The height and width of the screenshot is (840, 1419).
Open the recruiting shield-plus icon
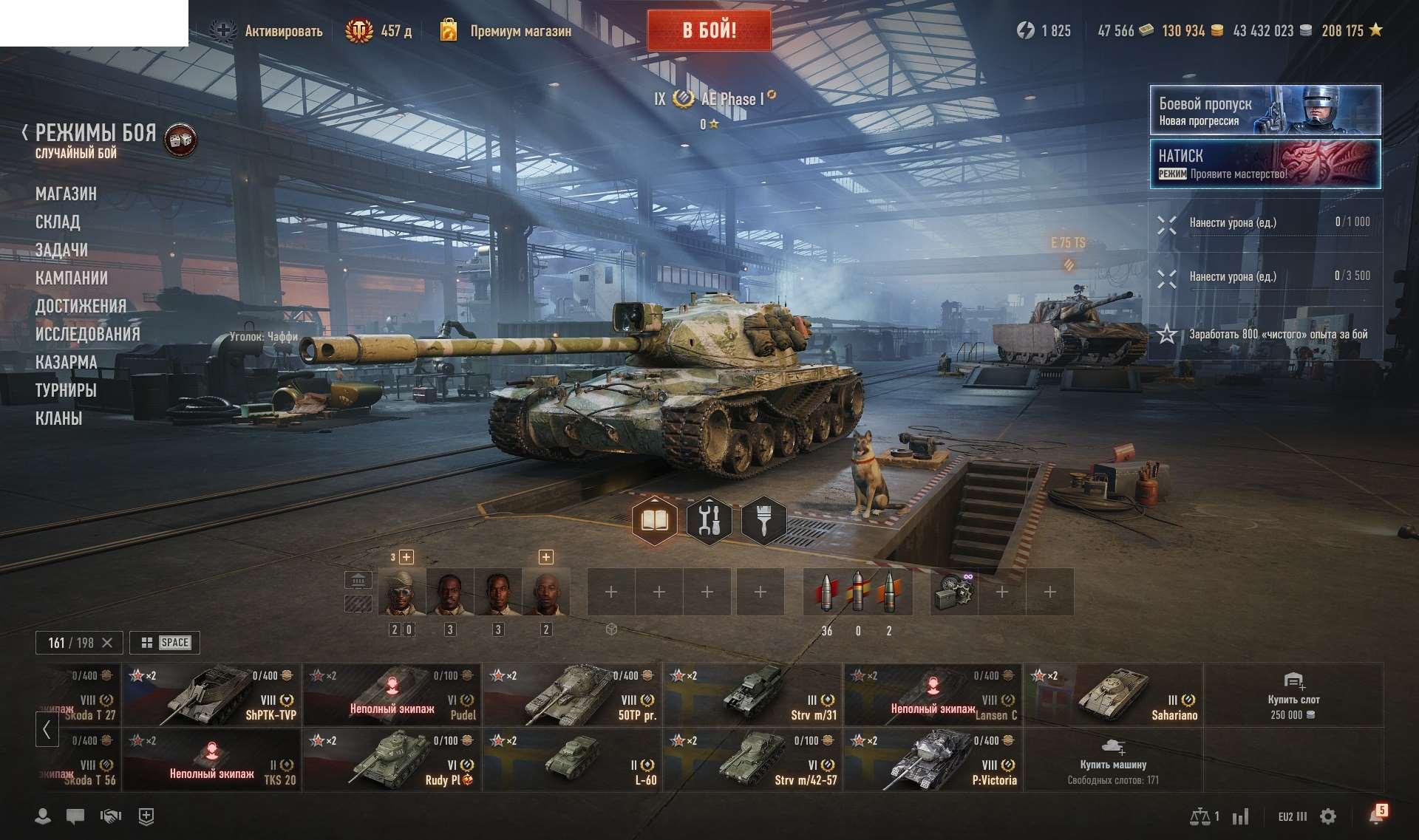[x=145, y=817]
